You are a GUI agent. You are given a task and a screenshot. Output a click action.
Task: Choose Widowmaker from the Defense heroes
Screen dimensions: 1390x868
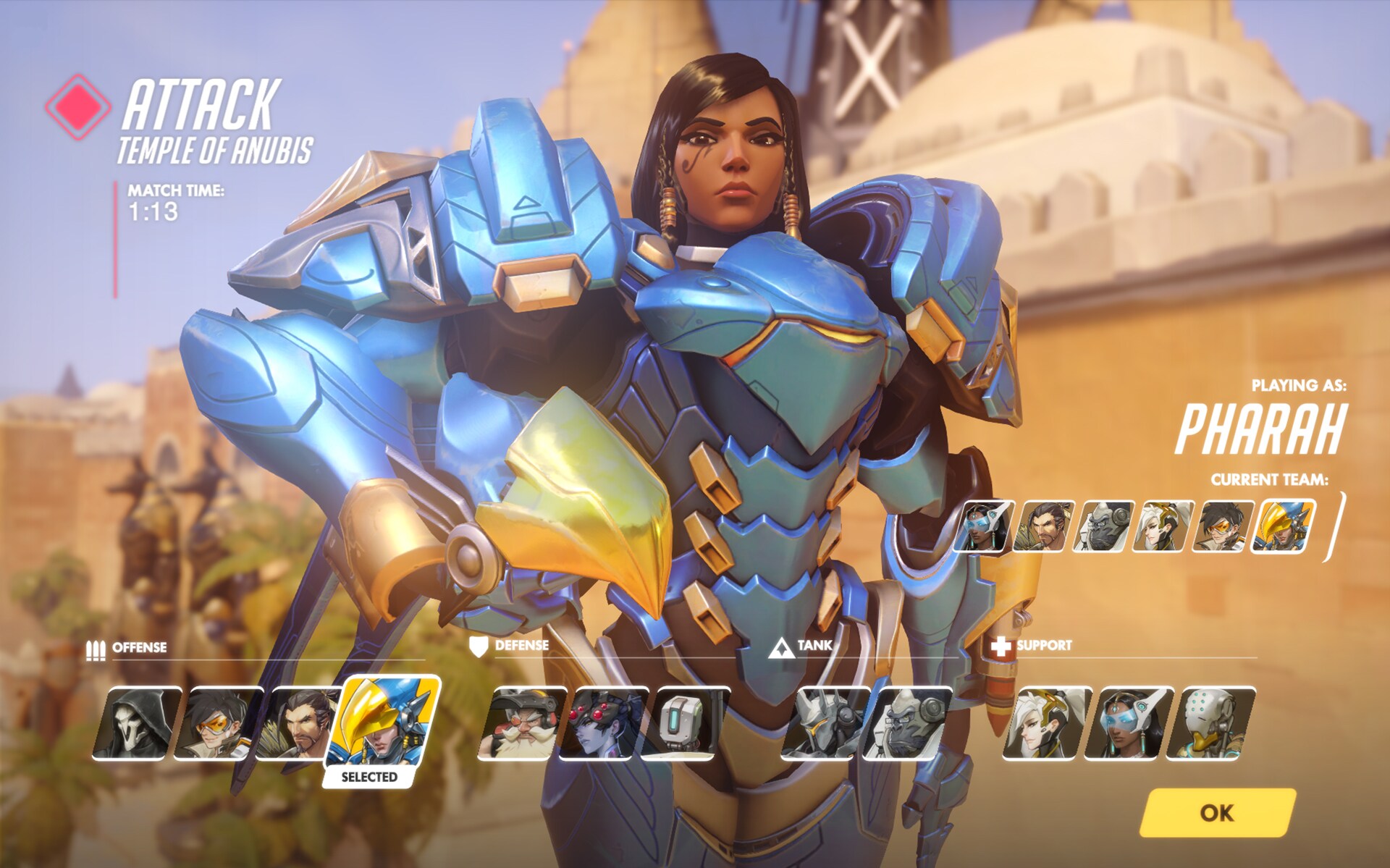(604, 722)
